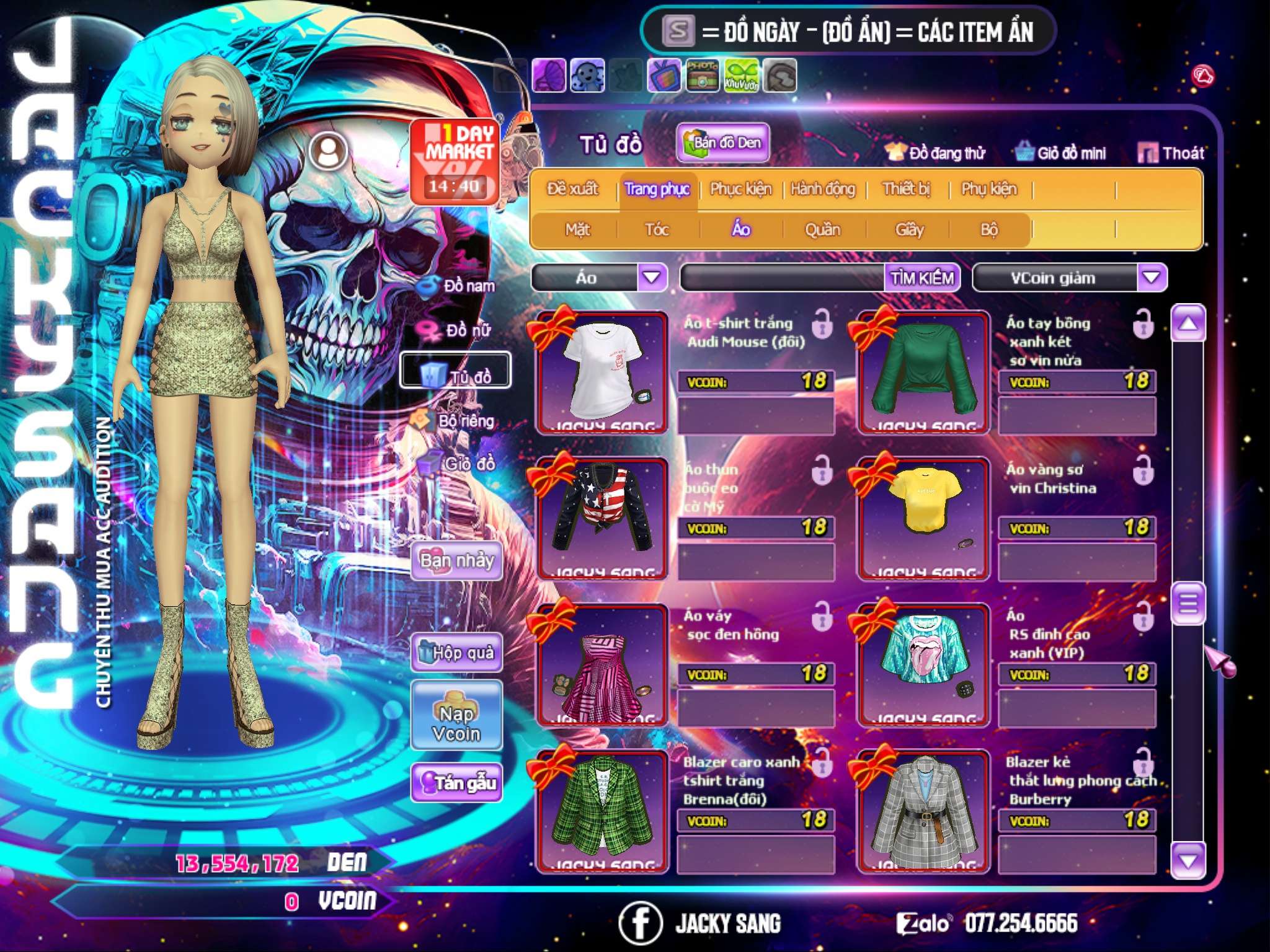Image resolution: width=1270 pixels, height=952 pixels.
Task: Open the Bản đồ Den shop button
Action: pyautogui.click(x=722, y=143)
